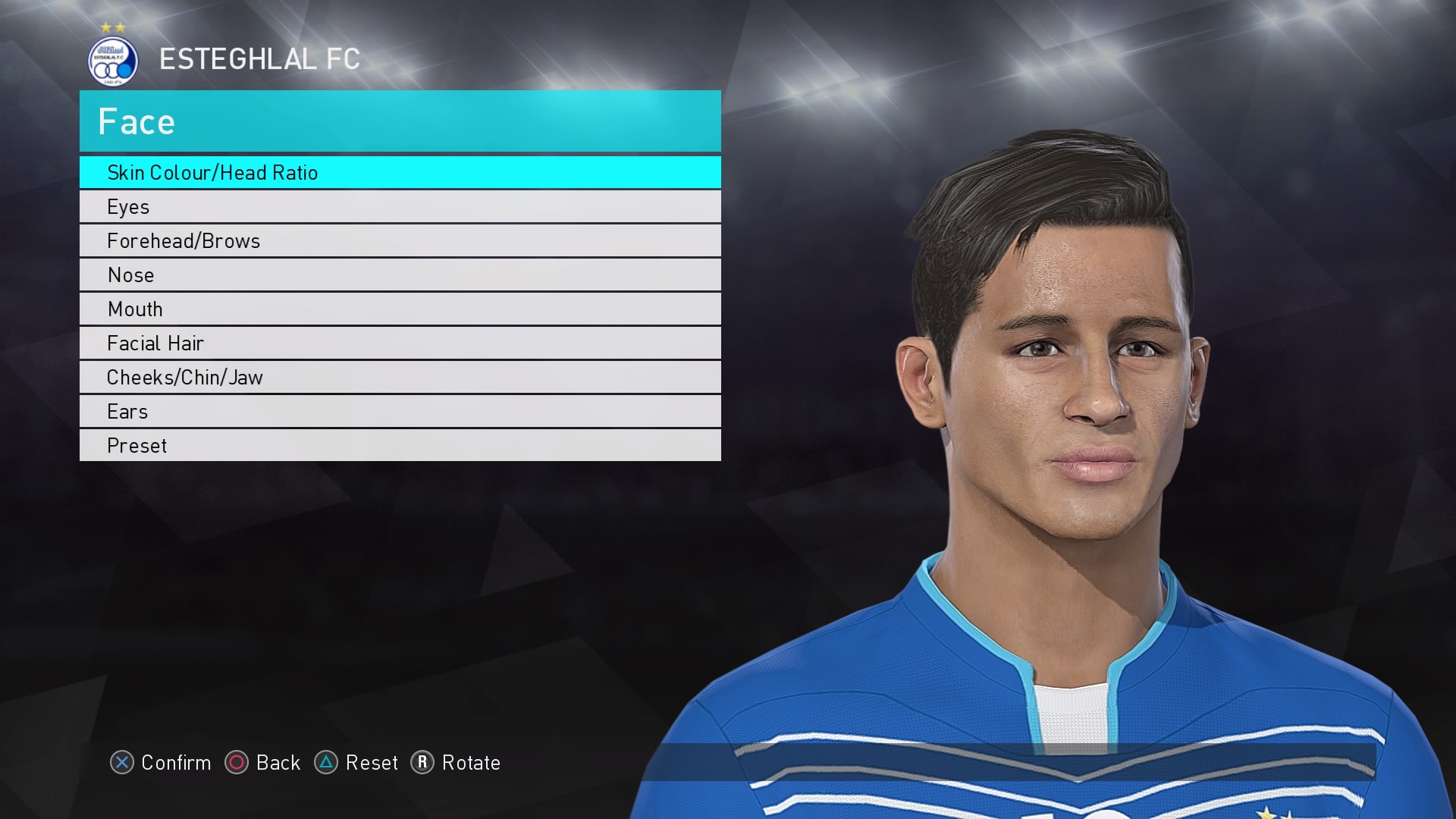This screenshot has height=819, width=1456.
Task: Select the Ears adjustment entry
Action: [400, 411]
